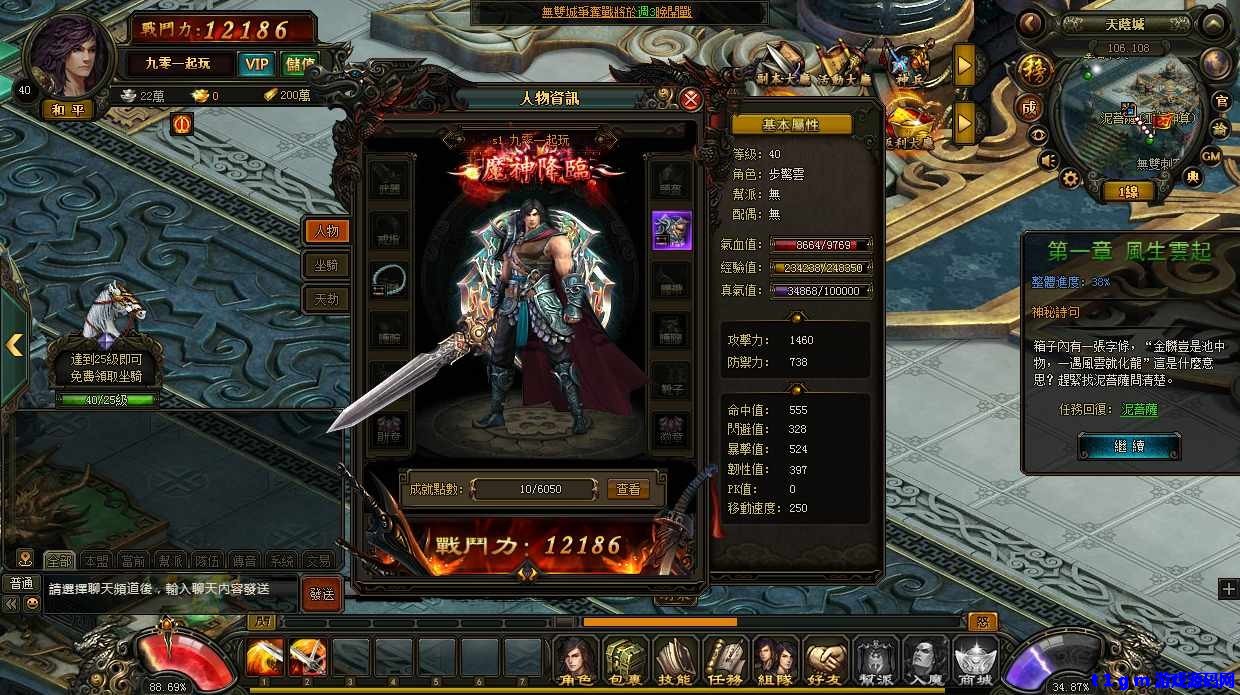
Task: Select the 1線 server line button
Action: point(1128,191)
